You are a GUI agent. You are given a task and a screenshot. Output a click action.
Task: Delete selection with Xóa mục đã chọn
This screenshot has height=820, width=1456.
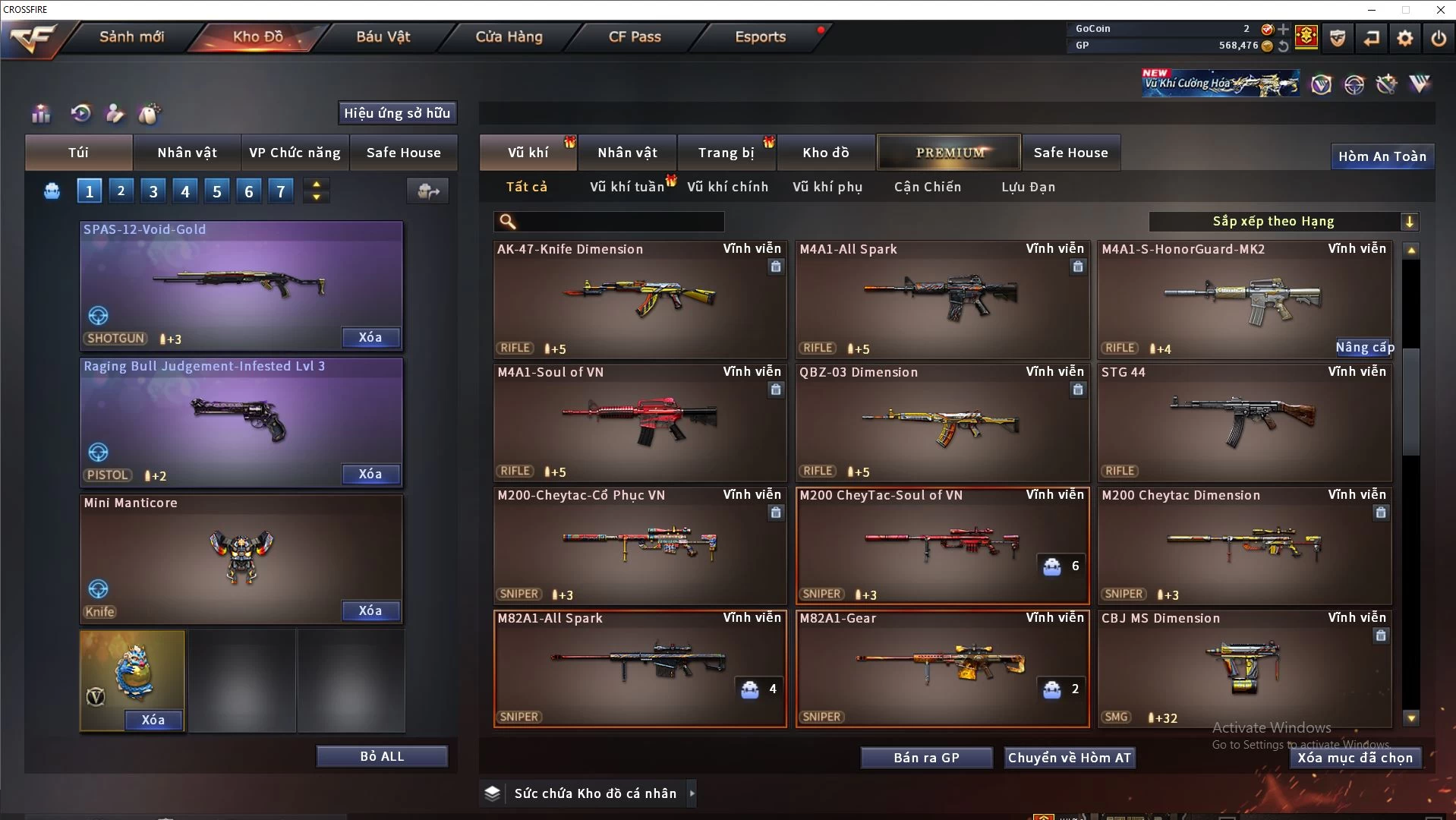(1355, 758)
